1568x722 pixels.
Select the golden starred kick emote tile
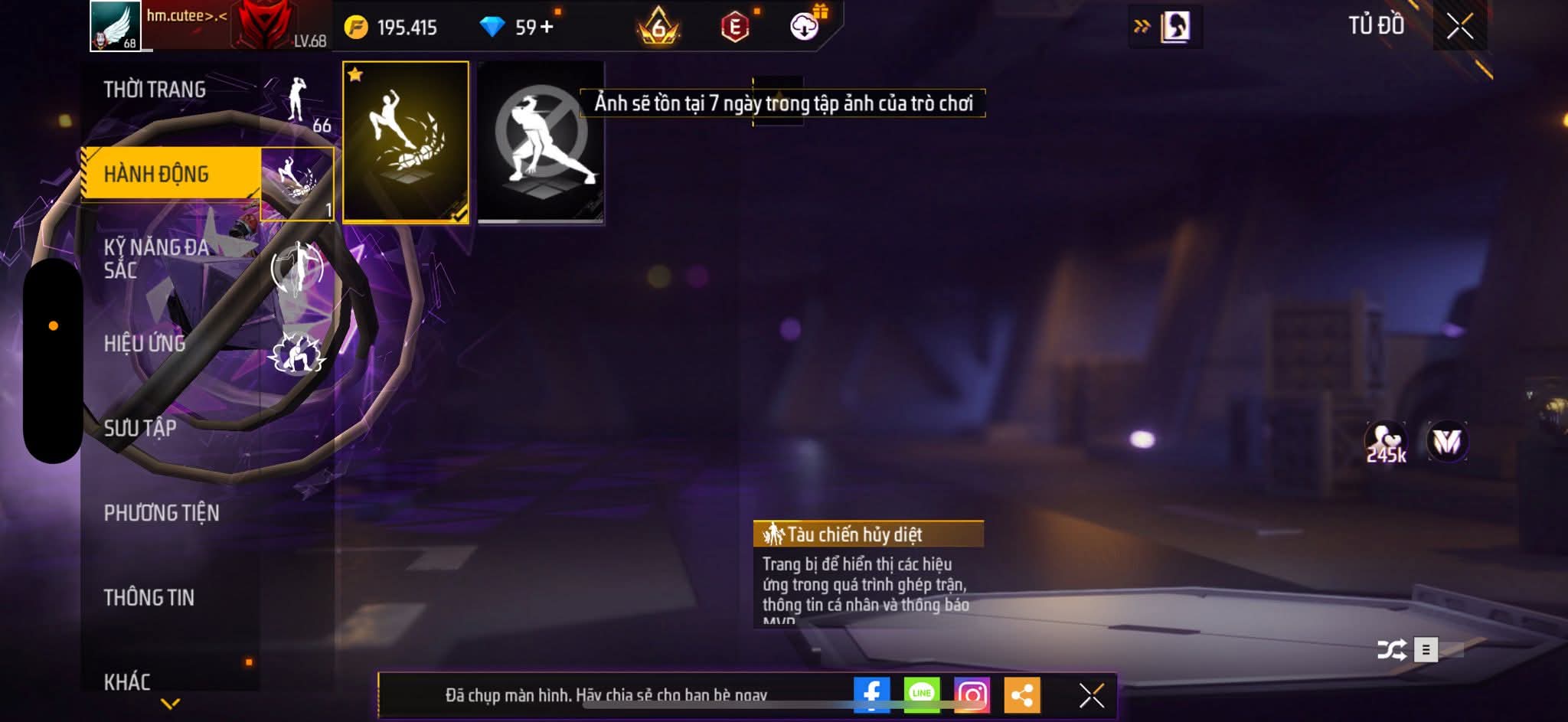click(x=406, y=142)
